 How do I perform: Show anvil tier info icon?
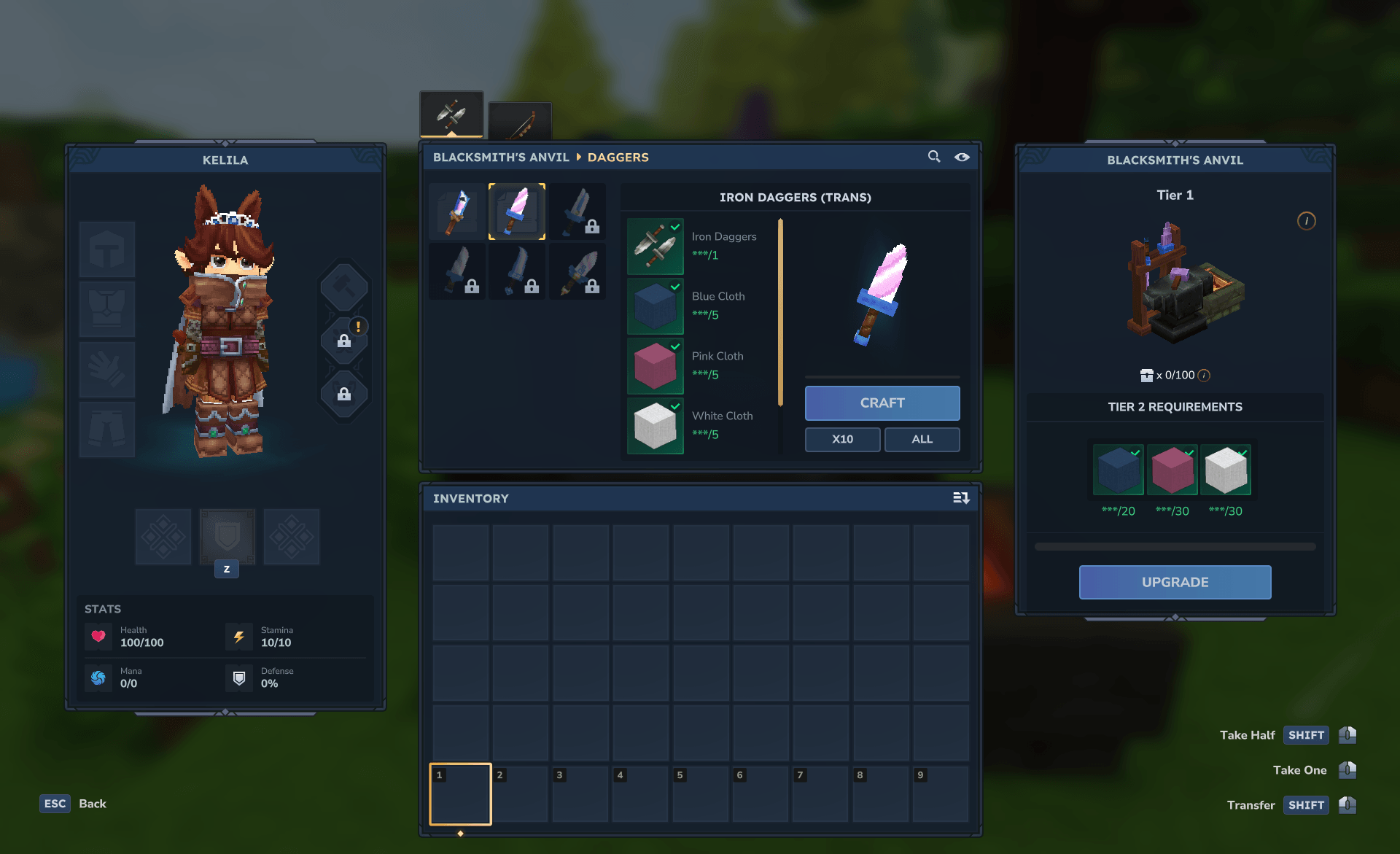(1306, 221)
